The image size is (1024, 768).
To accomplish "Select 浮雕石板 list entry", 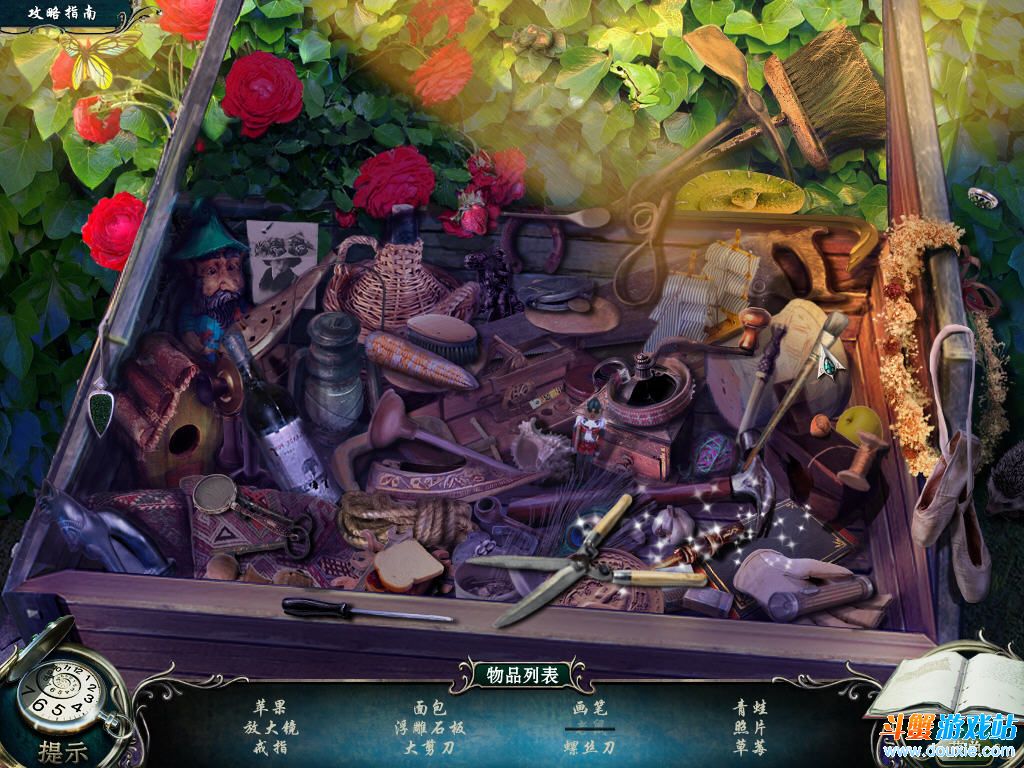I will click(x=428, y=727).
